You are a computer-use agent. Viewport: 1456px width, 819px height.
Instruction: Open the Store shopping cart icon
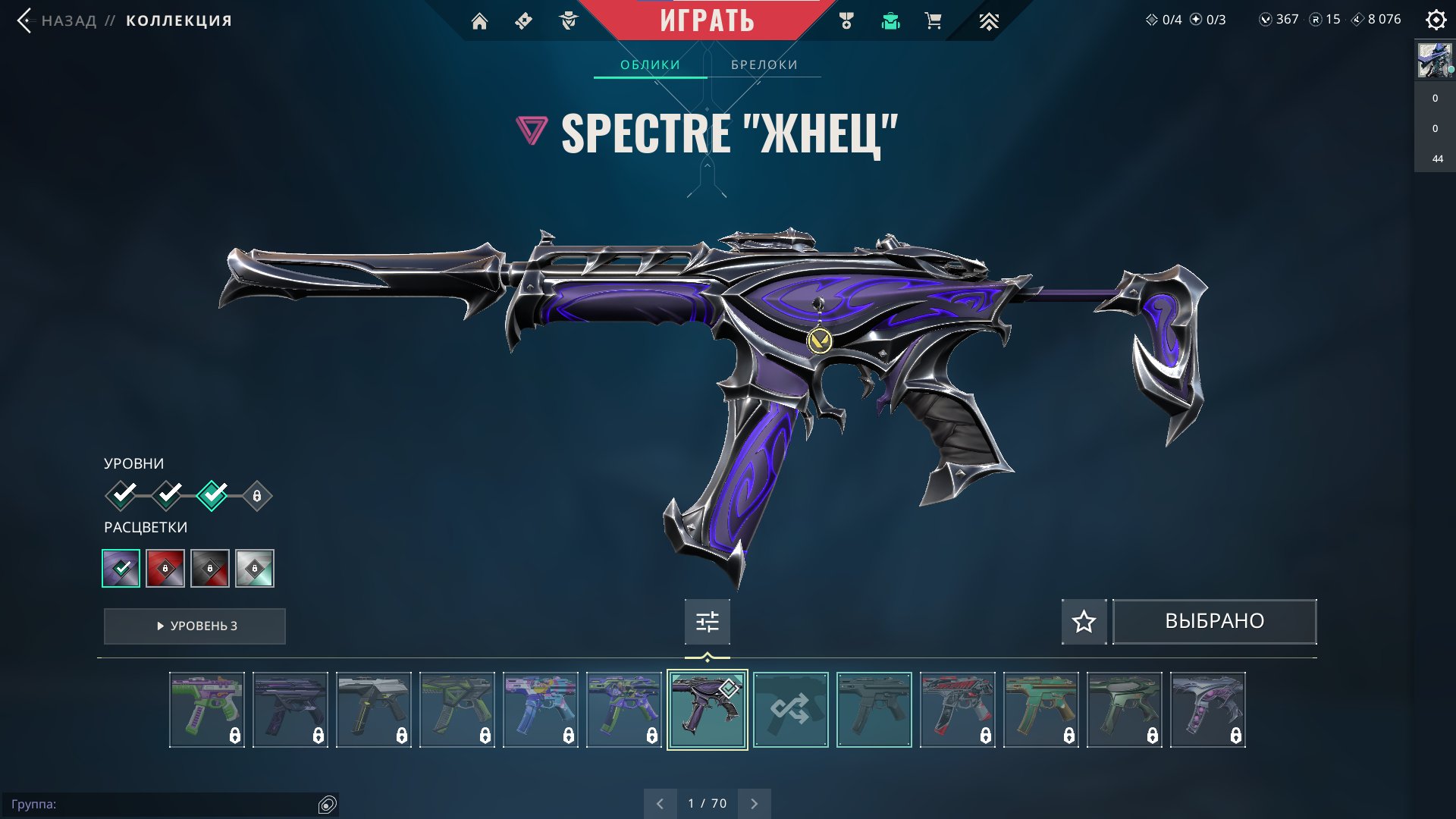coord(933,21)
